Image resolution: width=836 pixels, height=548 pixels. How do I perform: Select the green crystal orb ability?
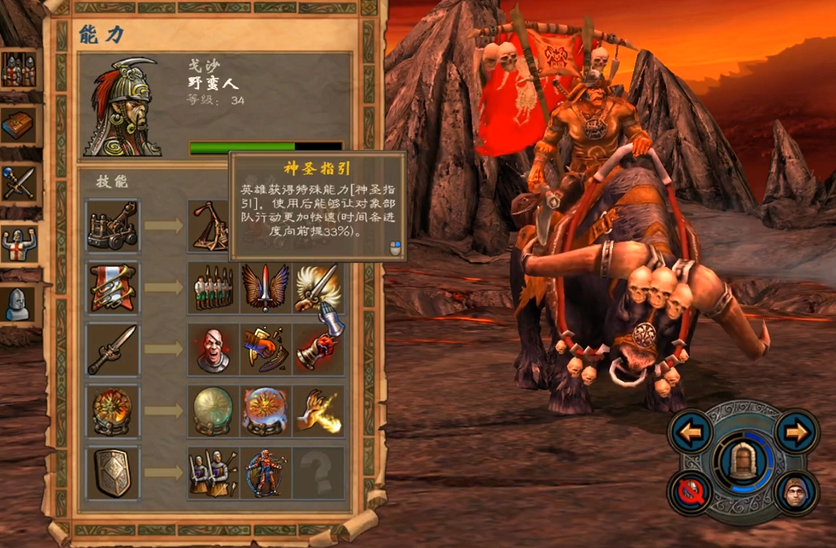213,411
